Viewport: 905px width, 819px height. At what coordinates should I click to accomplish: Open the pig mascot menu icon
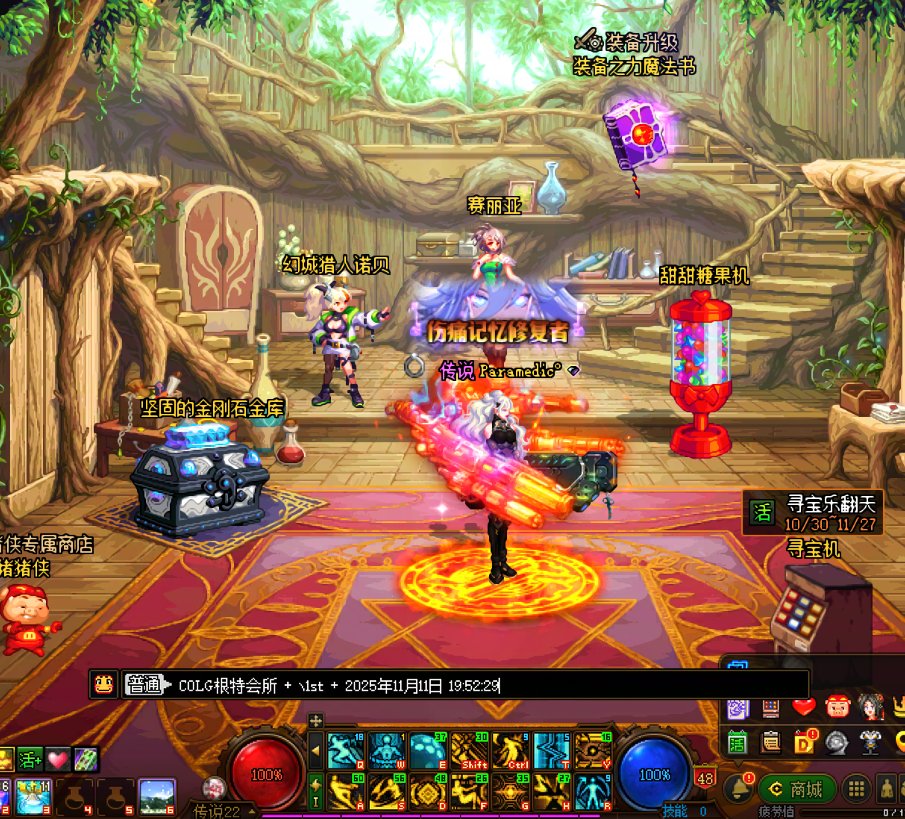pyautogui.click(x=837, y=708)
